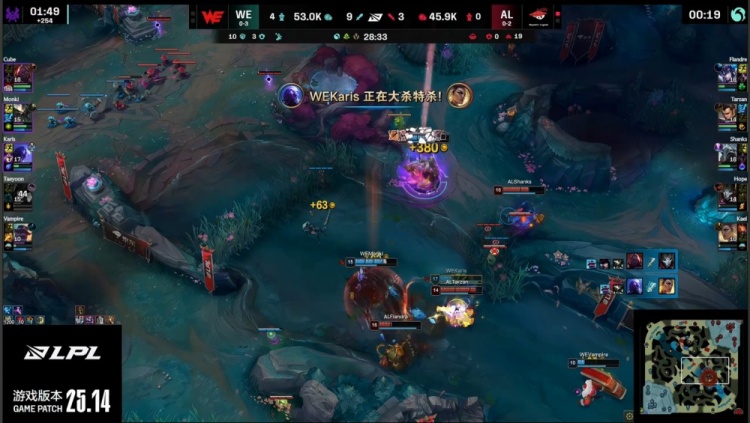
Task: Select Shanks's champion portrait
Action: click(x=727, y=154)
